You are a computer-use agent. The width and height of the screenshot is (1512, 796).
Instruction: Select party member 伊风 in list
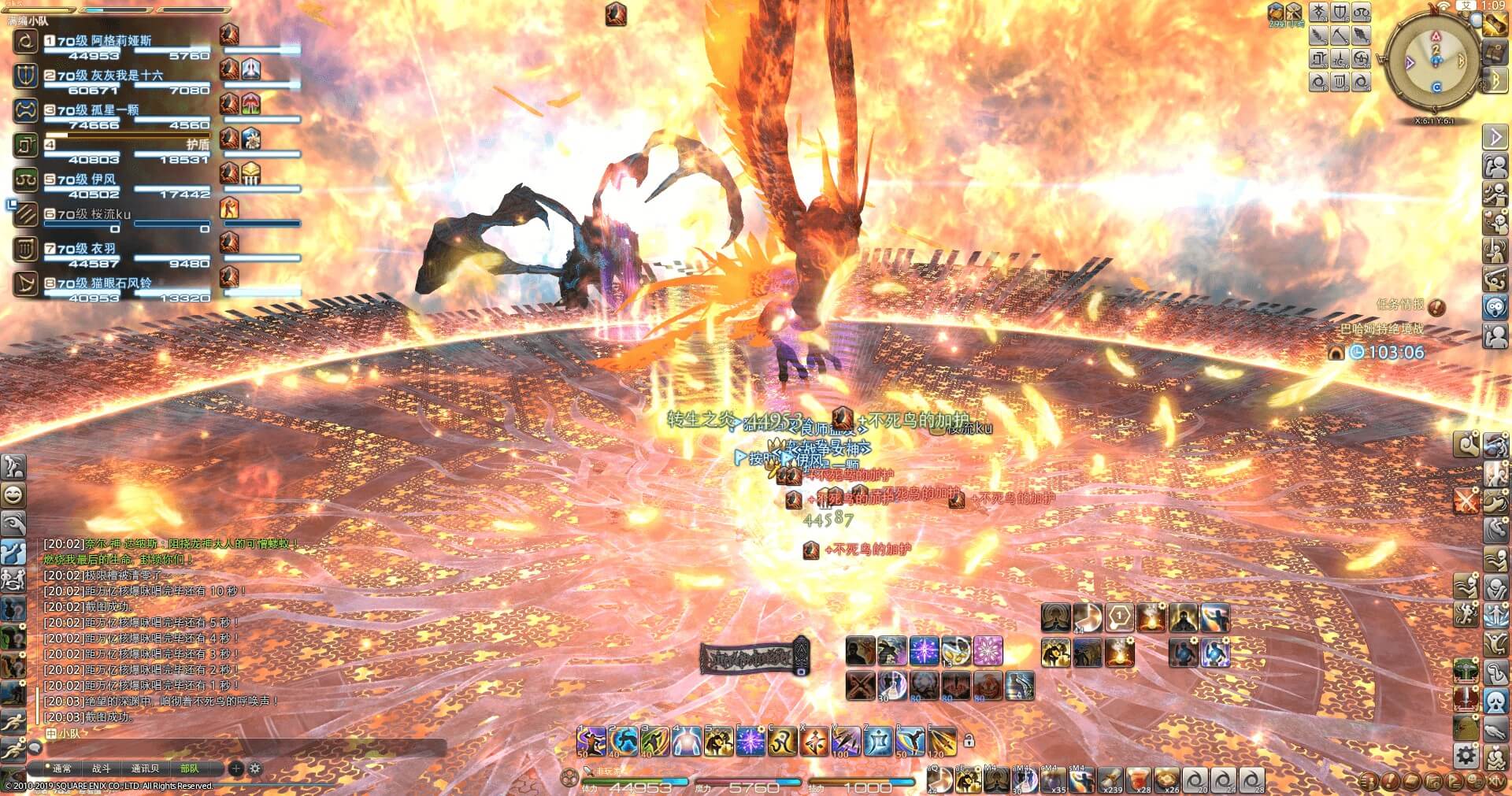(102, 180)
